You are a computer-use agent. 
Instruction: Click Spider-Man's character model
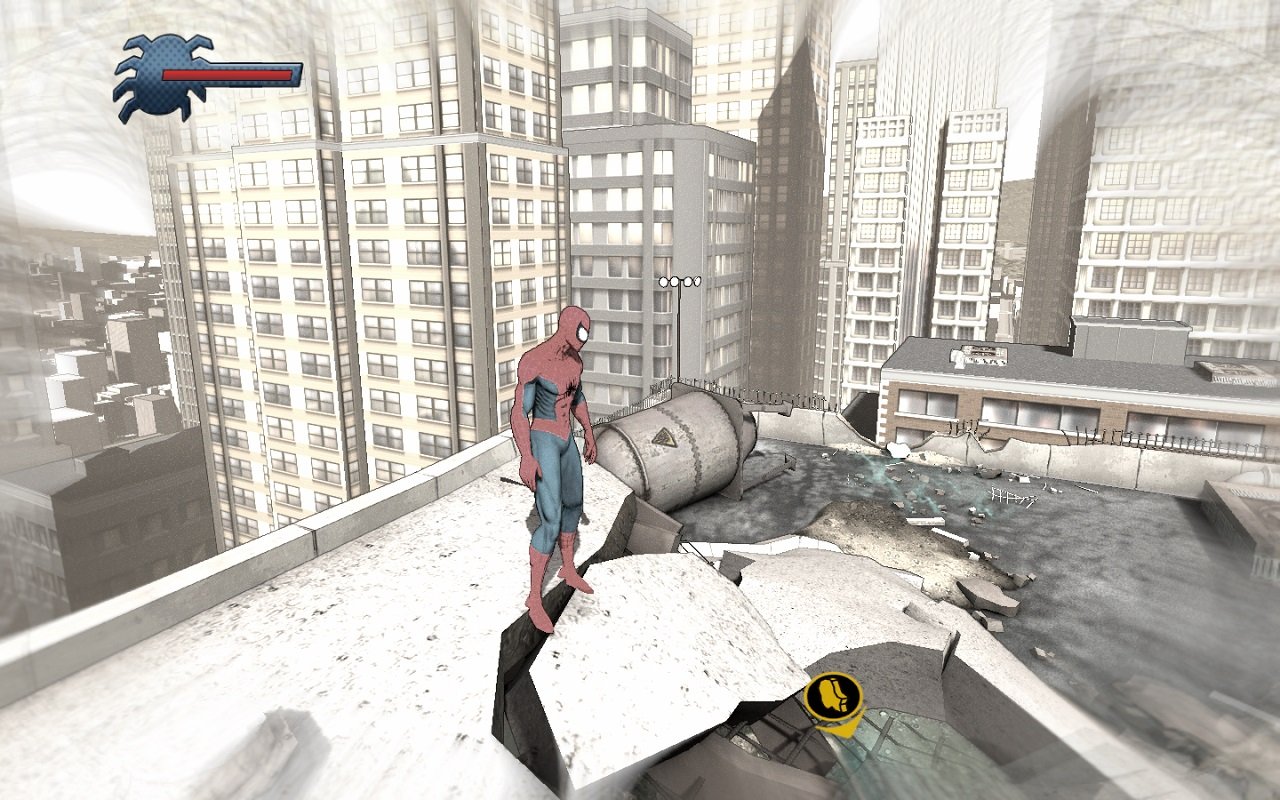(x=554, y=450)
